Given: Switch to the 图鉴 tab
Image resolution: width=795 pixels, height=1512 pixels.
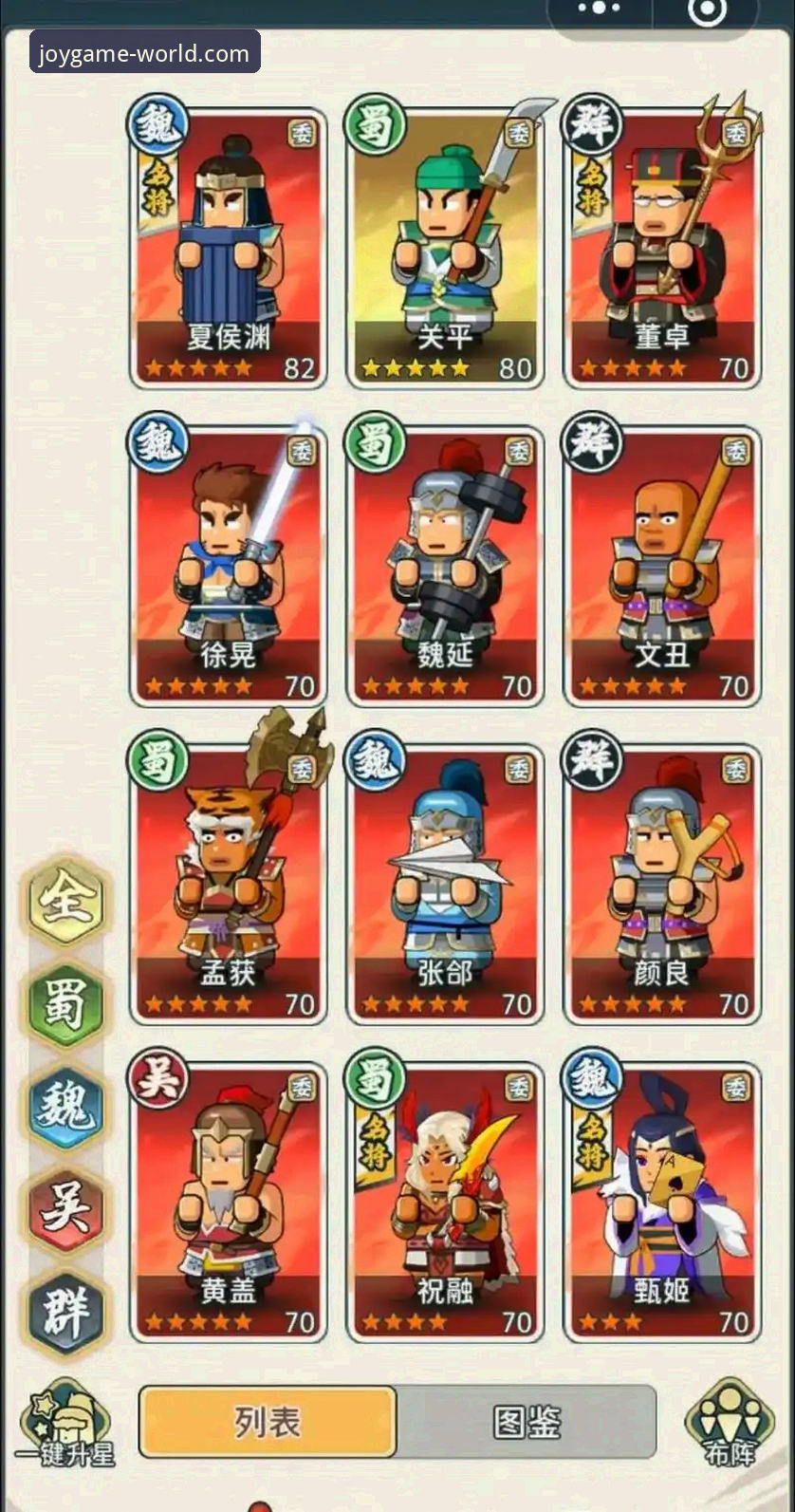Looking at the screenshot, I should pyautogui.click(x=527, y=1422).
